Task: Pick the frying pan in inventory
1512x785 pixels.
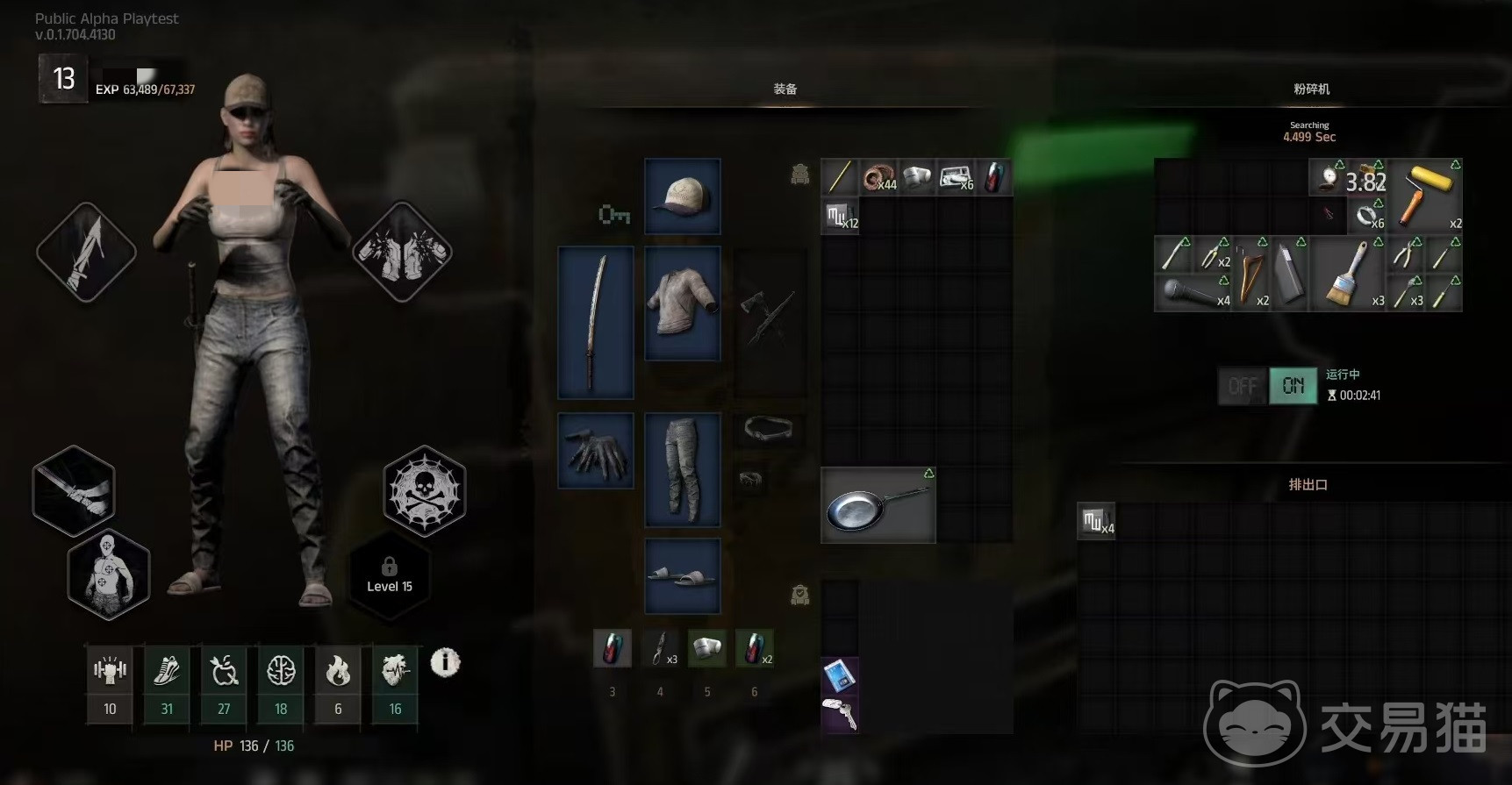Action: coord(878,505)
